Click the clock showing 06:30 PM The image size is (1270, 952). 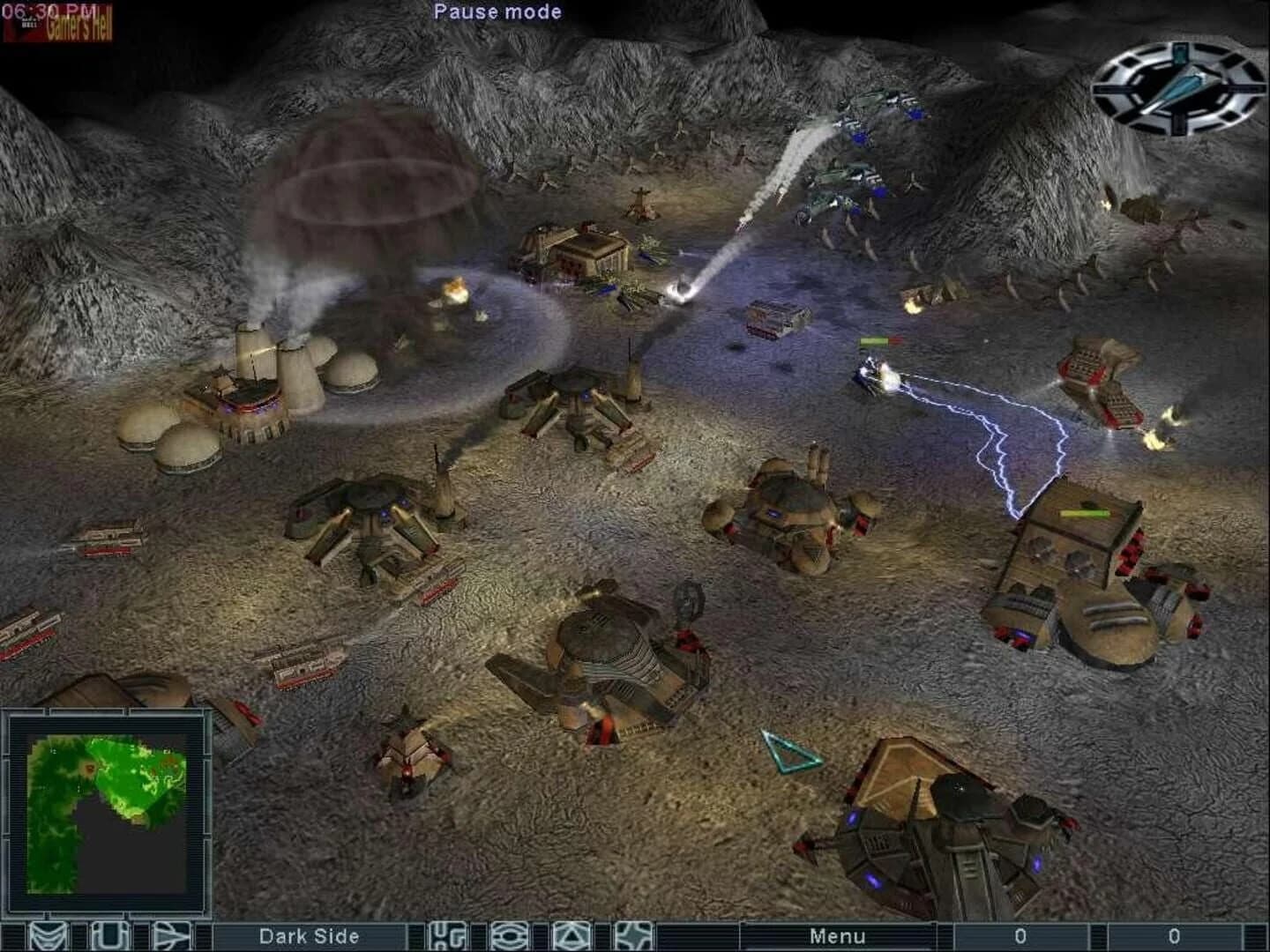(x=44, y=9)
